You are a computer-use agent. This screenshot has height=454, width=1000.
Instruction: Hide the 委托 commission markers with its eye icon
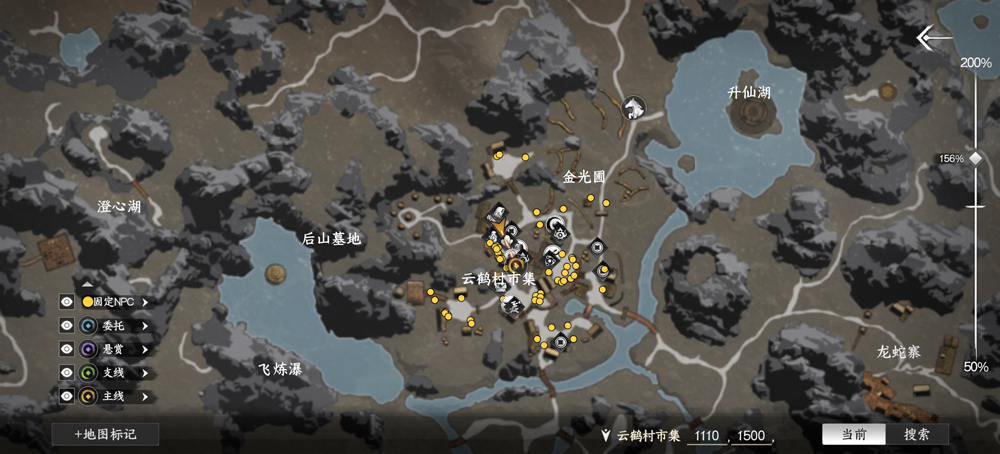click(x=67, y=325)
